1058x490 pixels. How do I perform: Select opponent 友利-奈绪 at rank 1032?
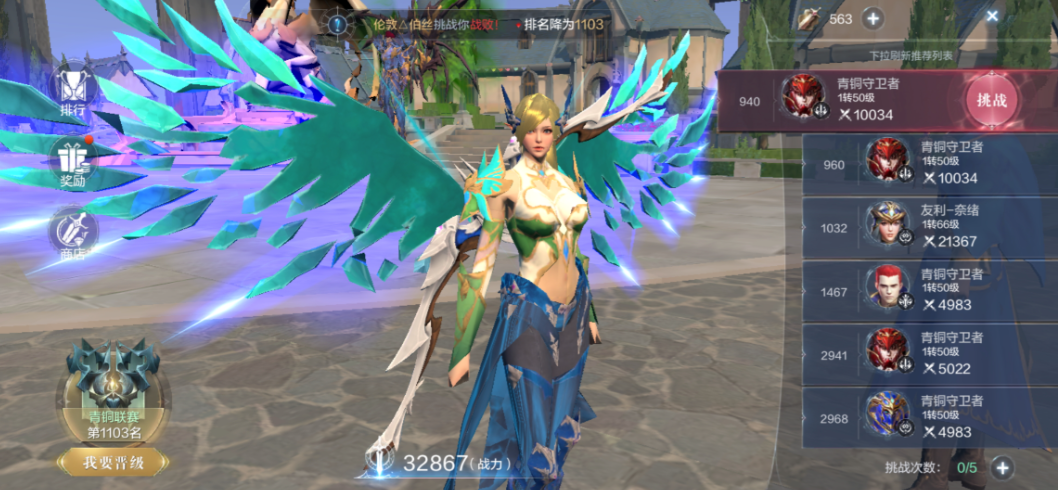(x=928, y=227)
